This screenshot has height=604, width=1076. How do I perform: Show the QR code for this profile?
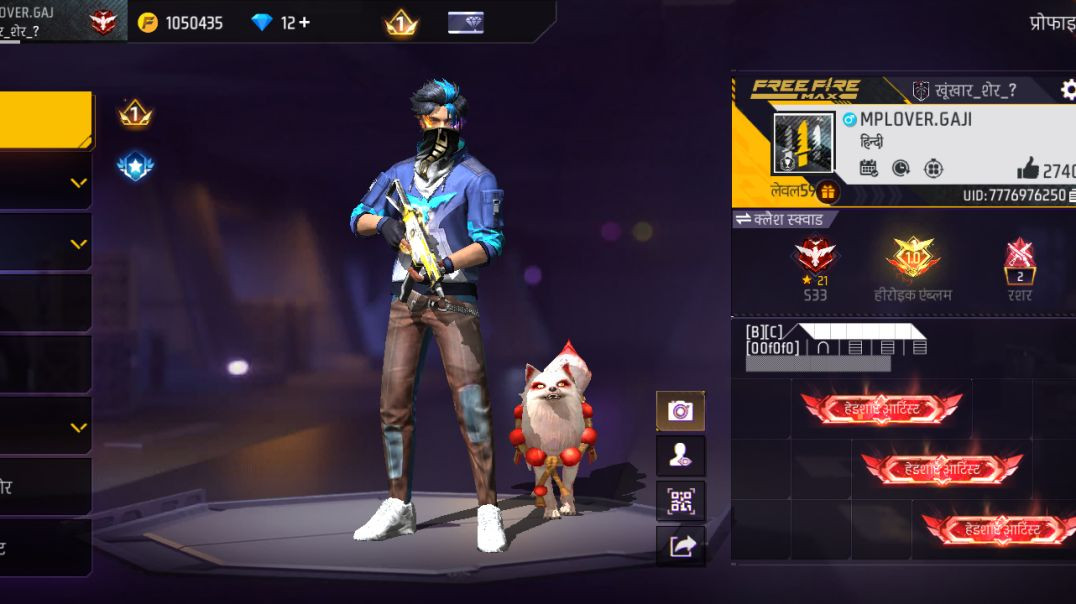(x=680, y=501)
